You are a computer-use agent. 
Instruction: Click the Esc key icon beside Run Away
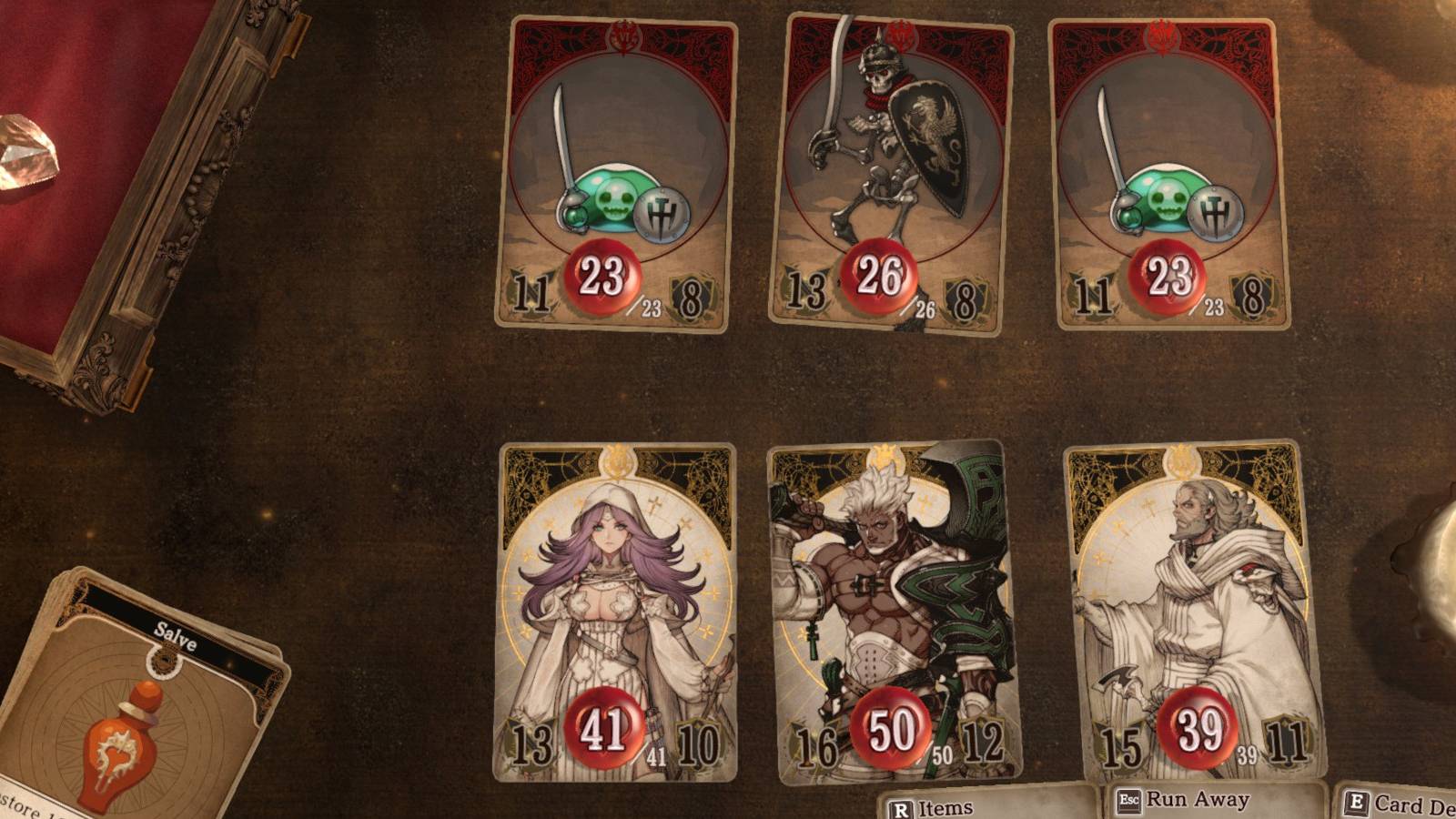click(x=1127, y=802)
